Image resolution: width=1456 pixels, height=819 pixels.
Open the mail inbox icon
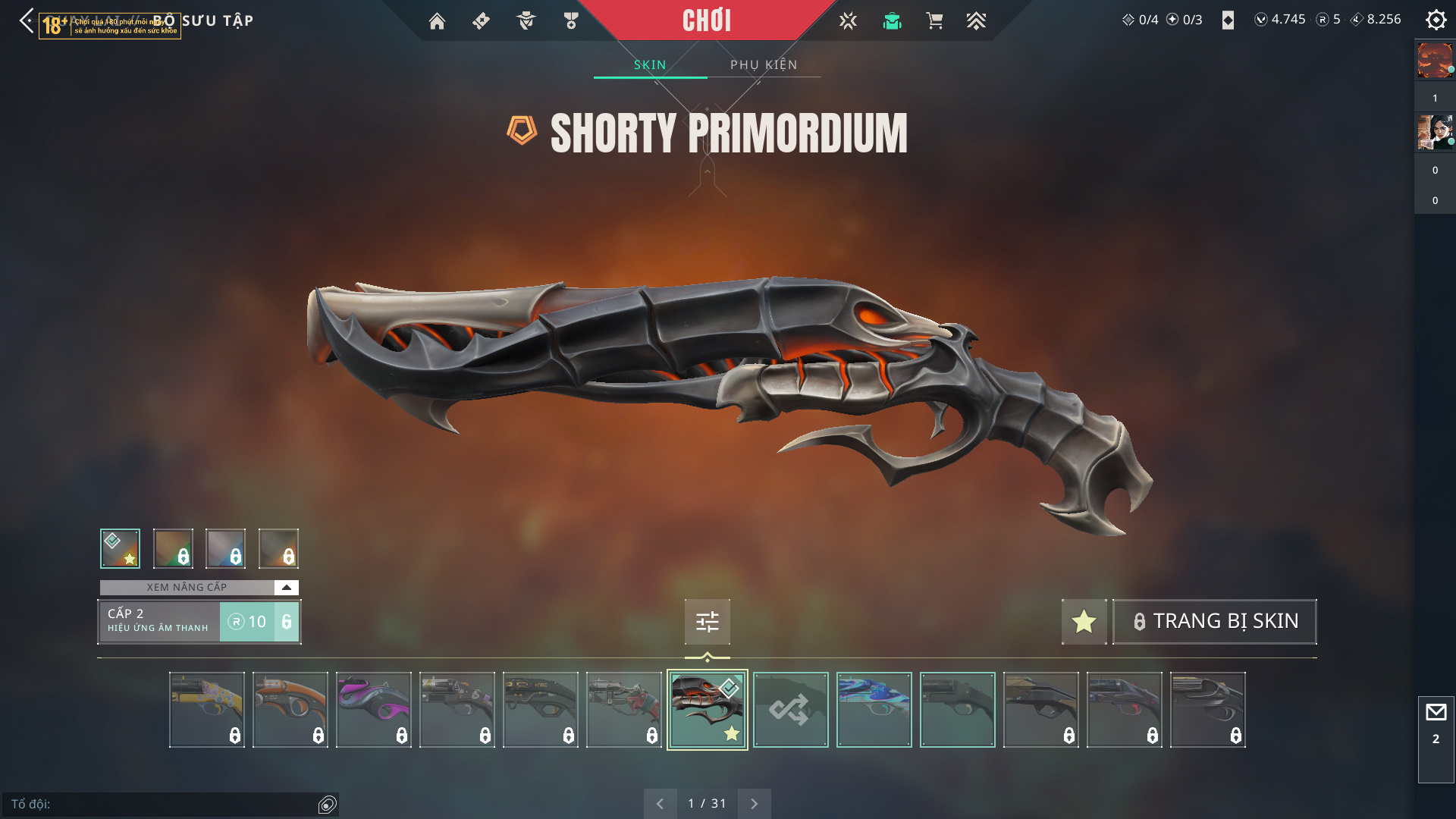click(x=1436, y=713)
